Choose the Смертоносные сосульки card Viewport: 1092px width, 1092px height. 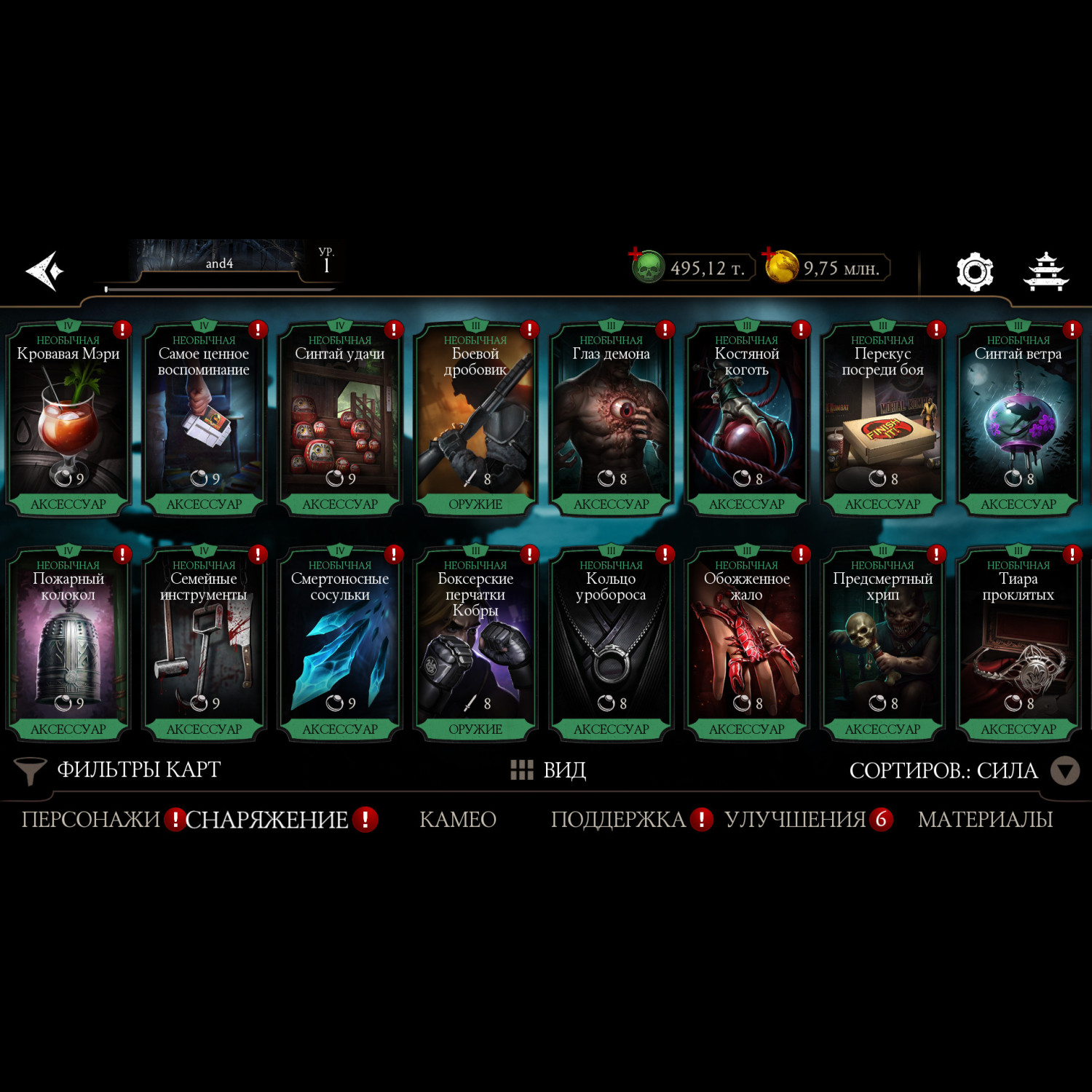pos(340,644)
